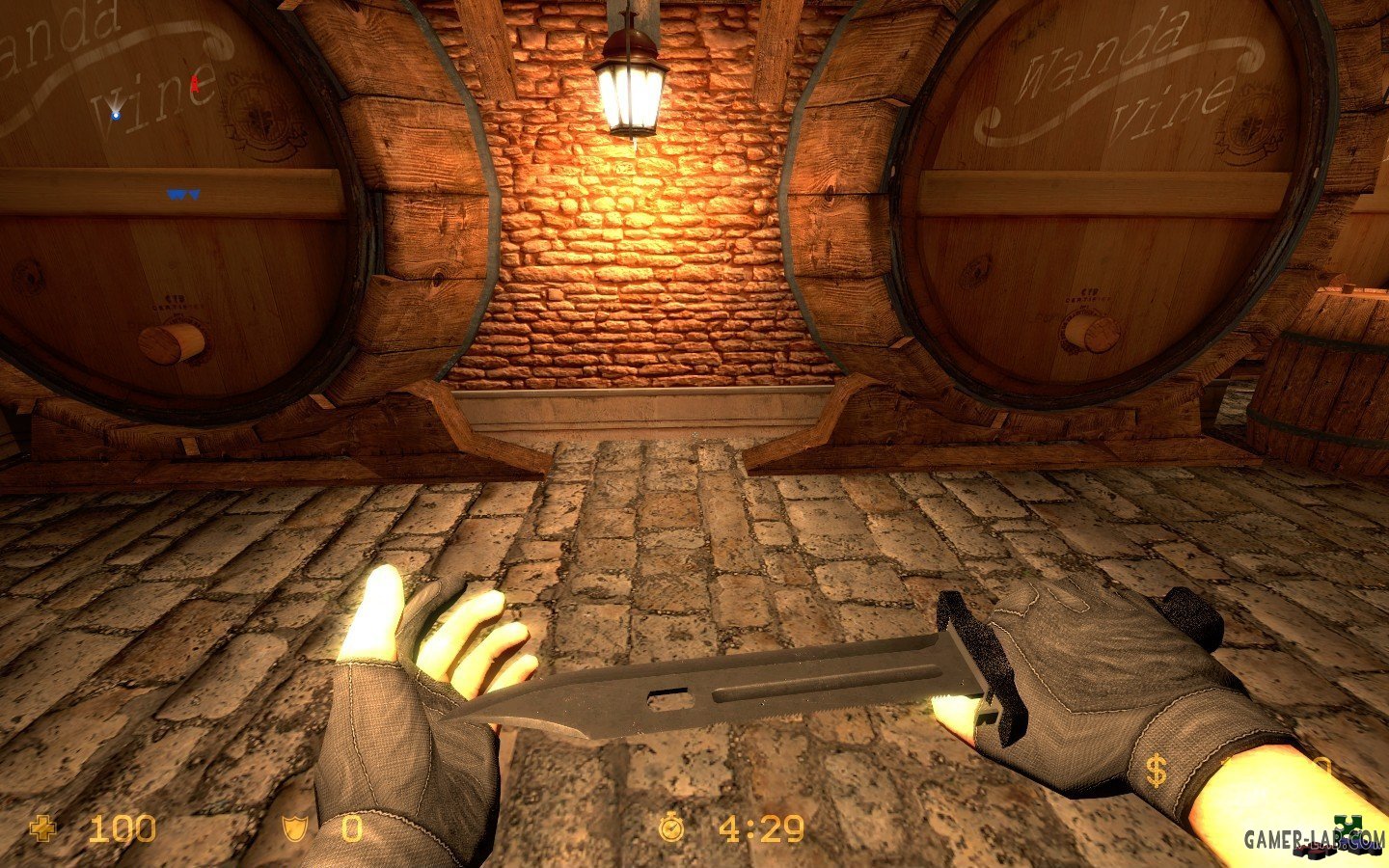Select the armor shield icon
Viewport: 1389px width, 868px height.
293,828
